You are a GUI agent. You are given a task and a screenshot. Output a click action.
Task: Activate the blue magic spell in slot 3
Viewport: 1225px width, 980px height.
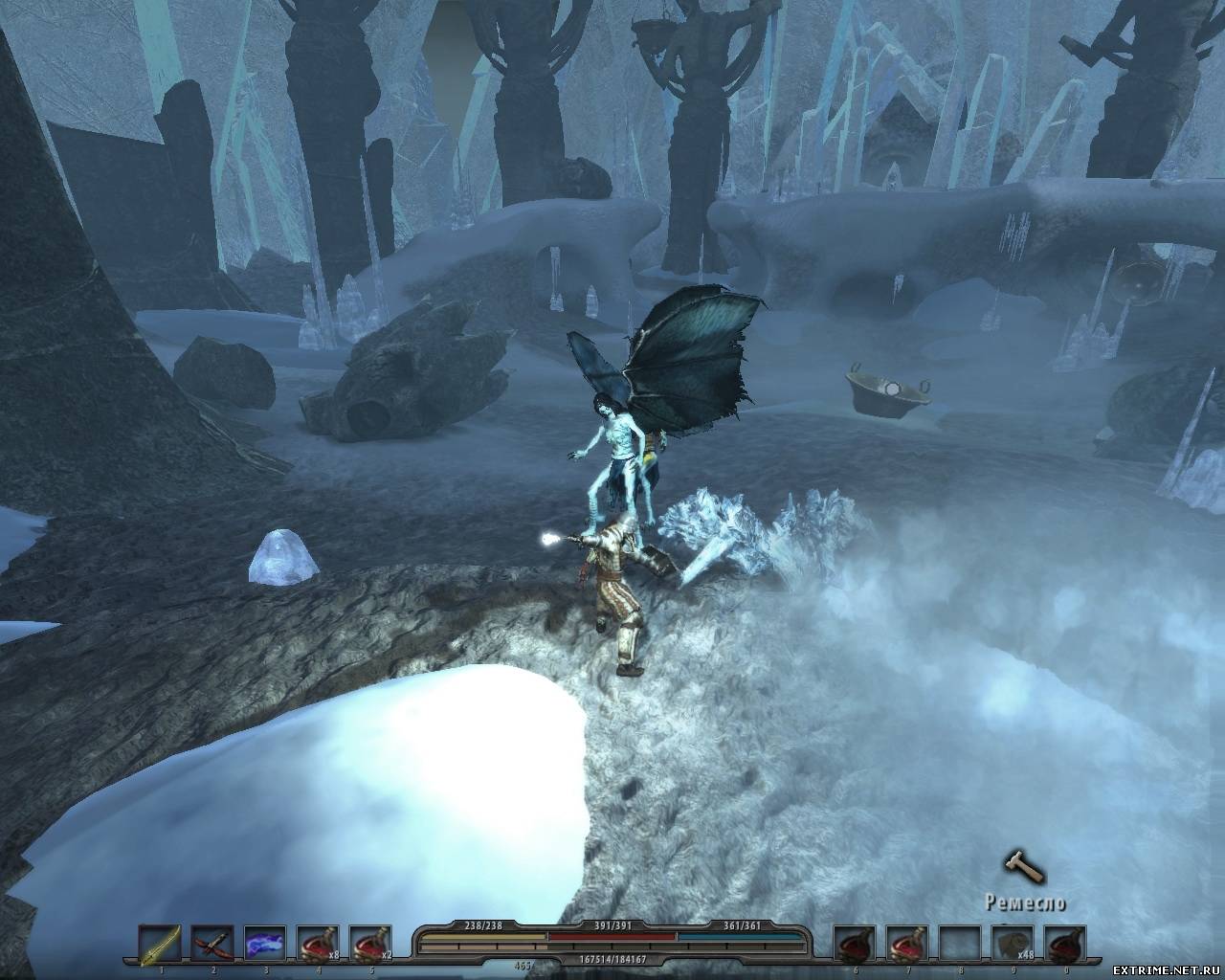[263, 946]
